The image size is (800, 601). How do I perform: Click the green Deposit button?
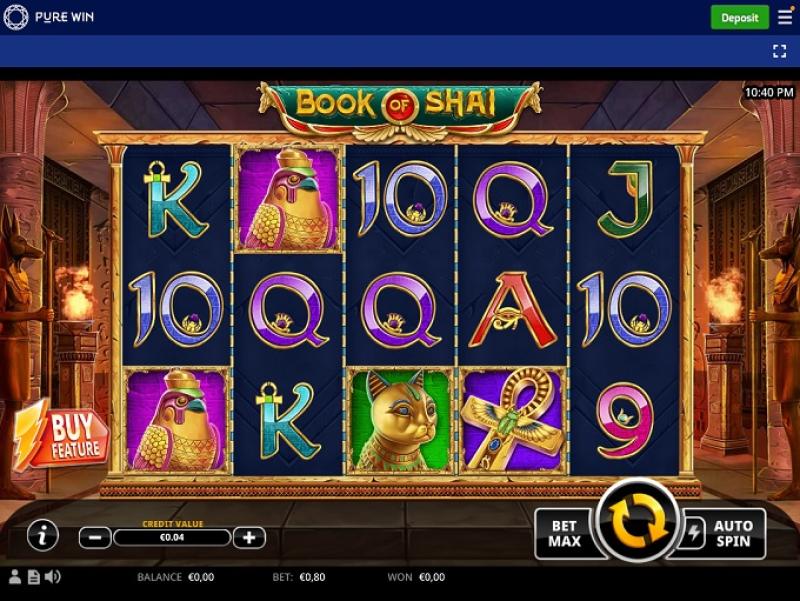coord(740,17)
